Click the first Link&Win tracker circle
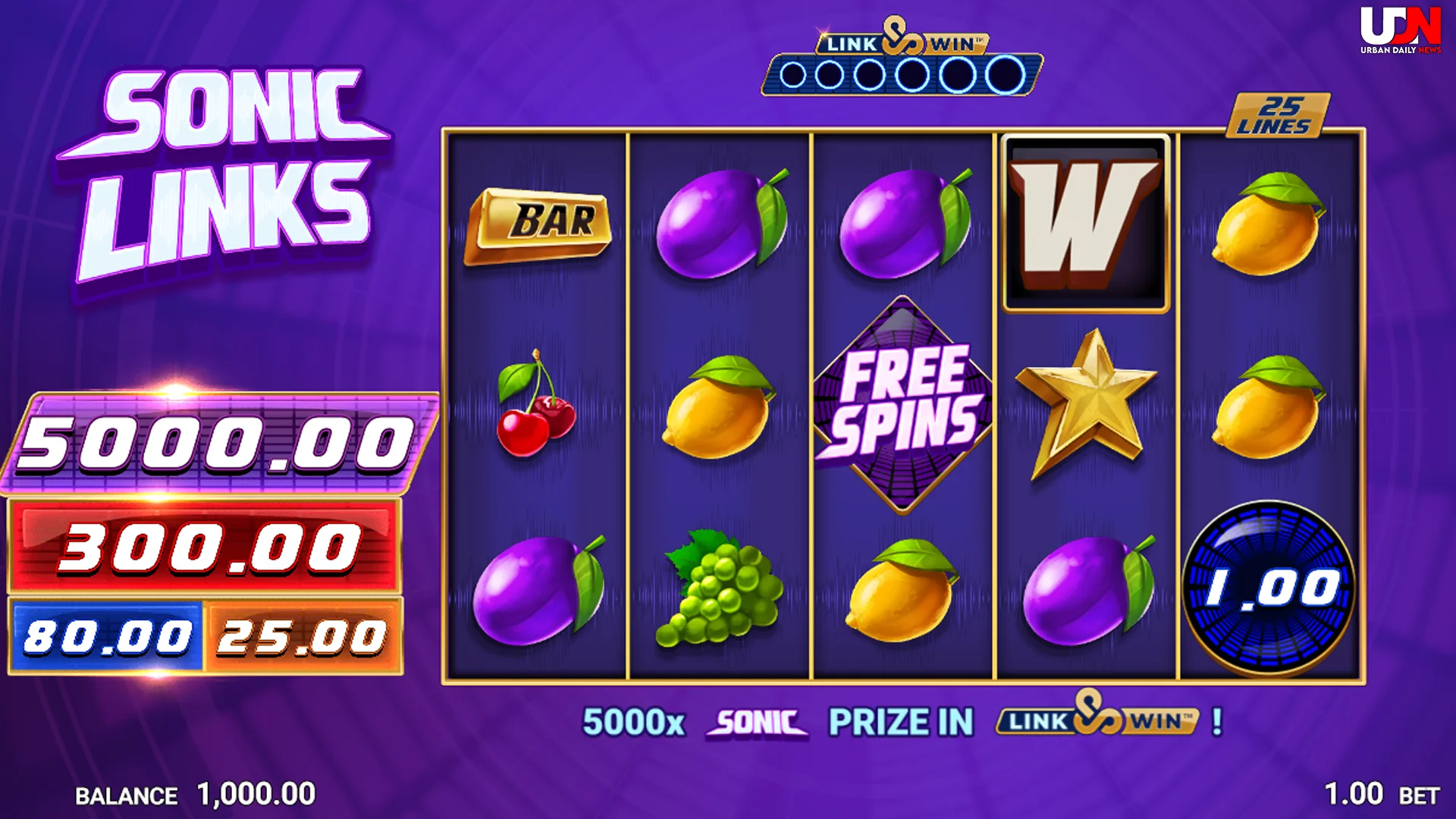Screen dimensions: 1456x819 click(x=793, y=74)
